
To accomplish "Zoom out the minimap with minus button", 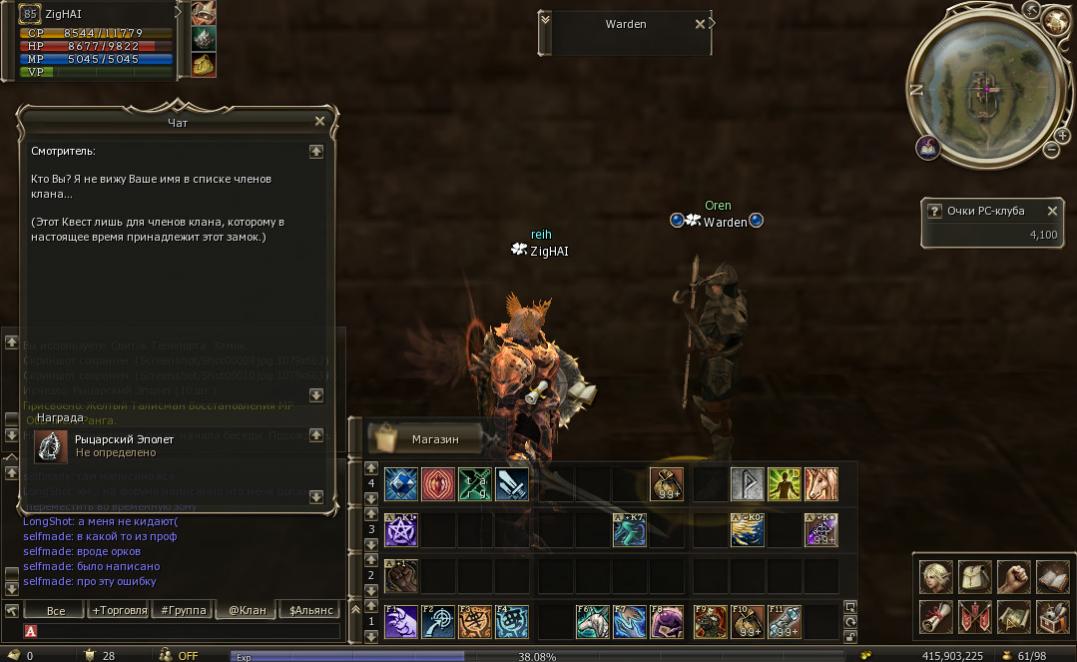I will pyautogui.click(x=1051, y=150).
